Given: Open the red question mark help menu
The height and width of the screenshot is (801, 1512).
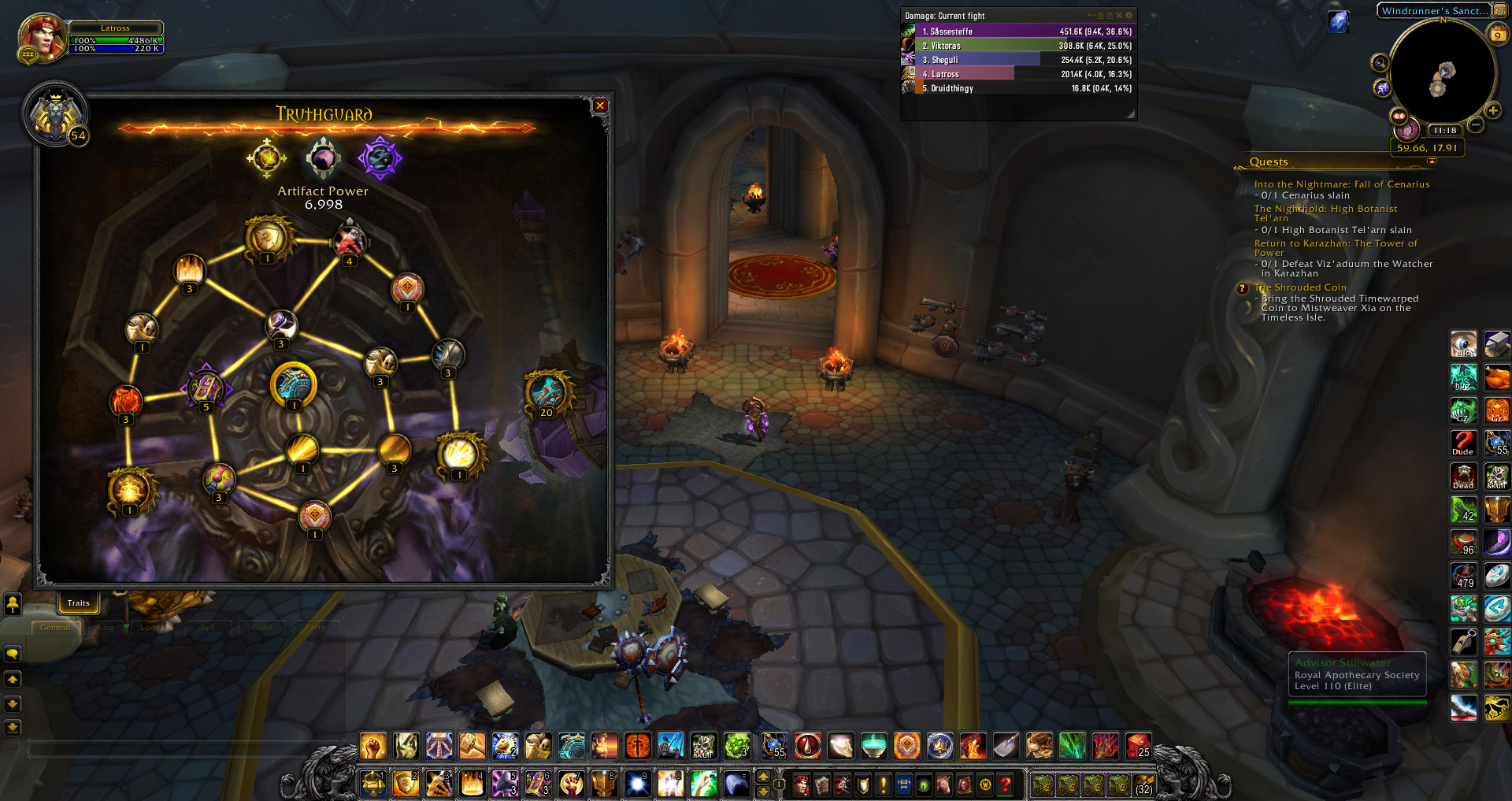Looking at the screenshot, I should [1005, 784].
